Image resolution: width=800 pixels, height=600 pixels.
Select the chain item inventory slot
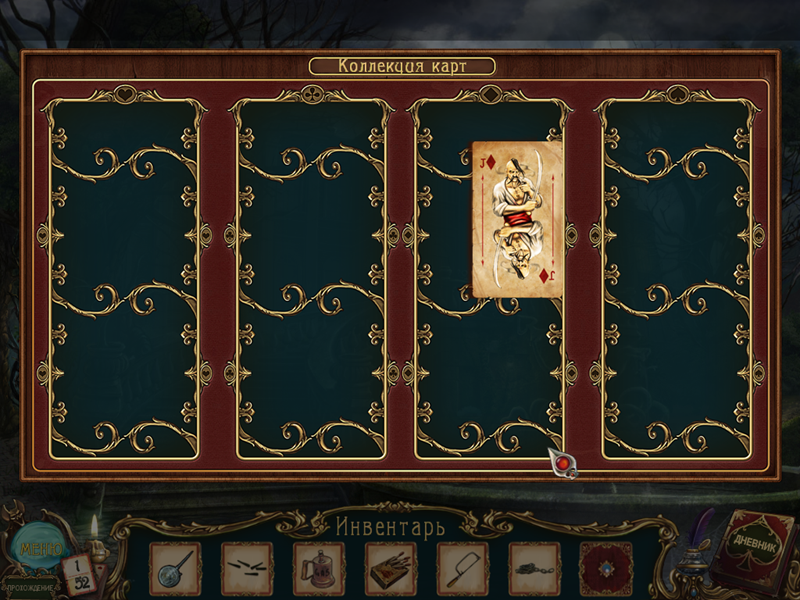point(534,569)
